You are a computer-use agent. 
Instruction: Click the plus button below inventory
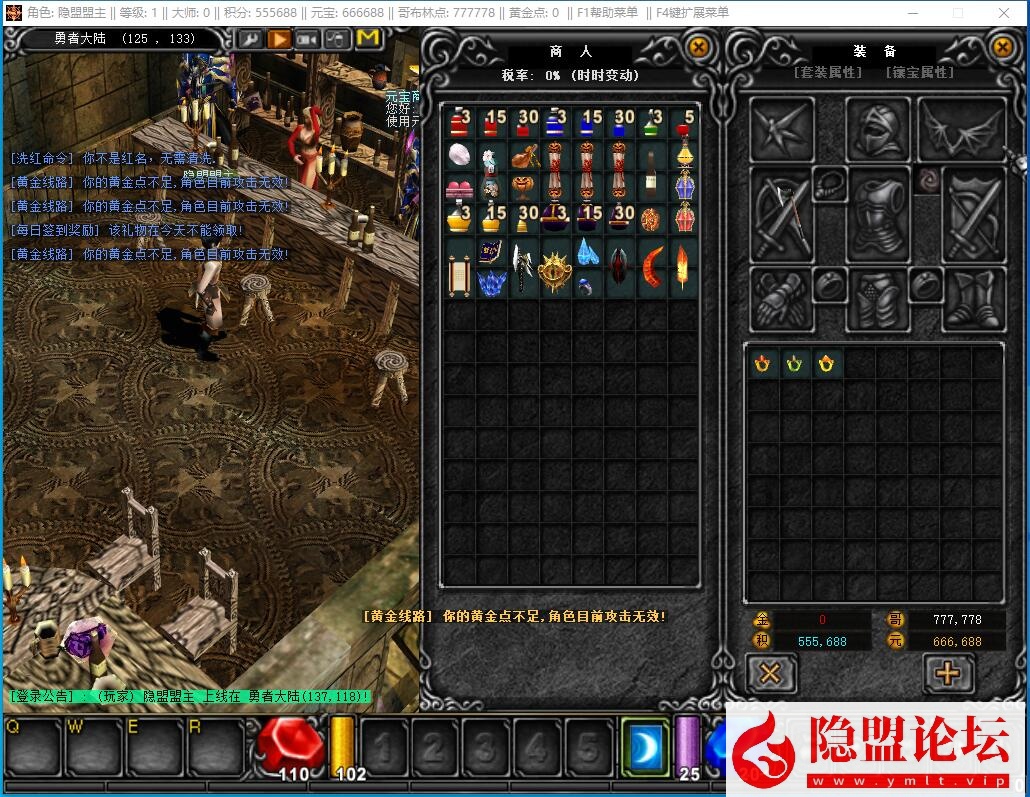[946, 673]
